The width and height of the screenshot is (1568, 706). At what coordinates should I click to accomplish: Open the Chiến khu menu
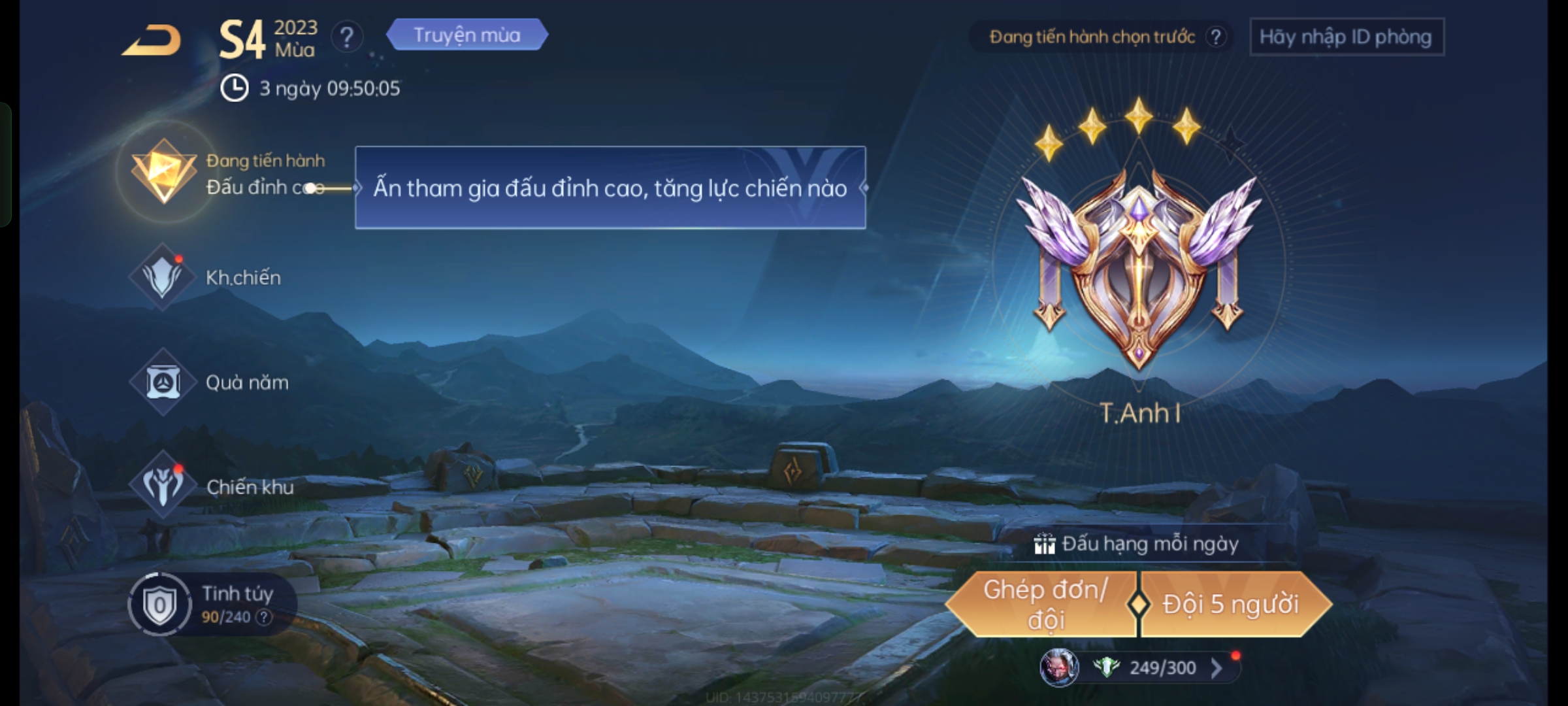(163, 487)
